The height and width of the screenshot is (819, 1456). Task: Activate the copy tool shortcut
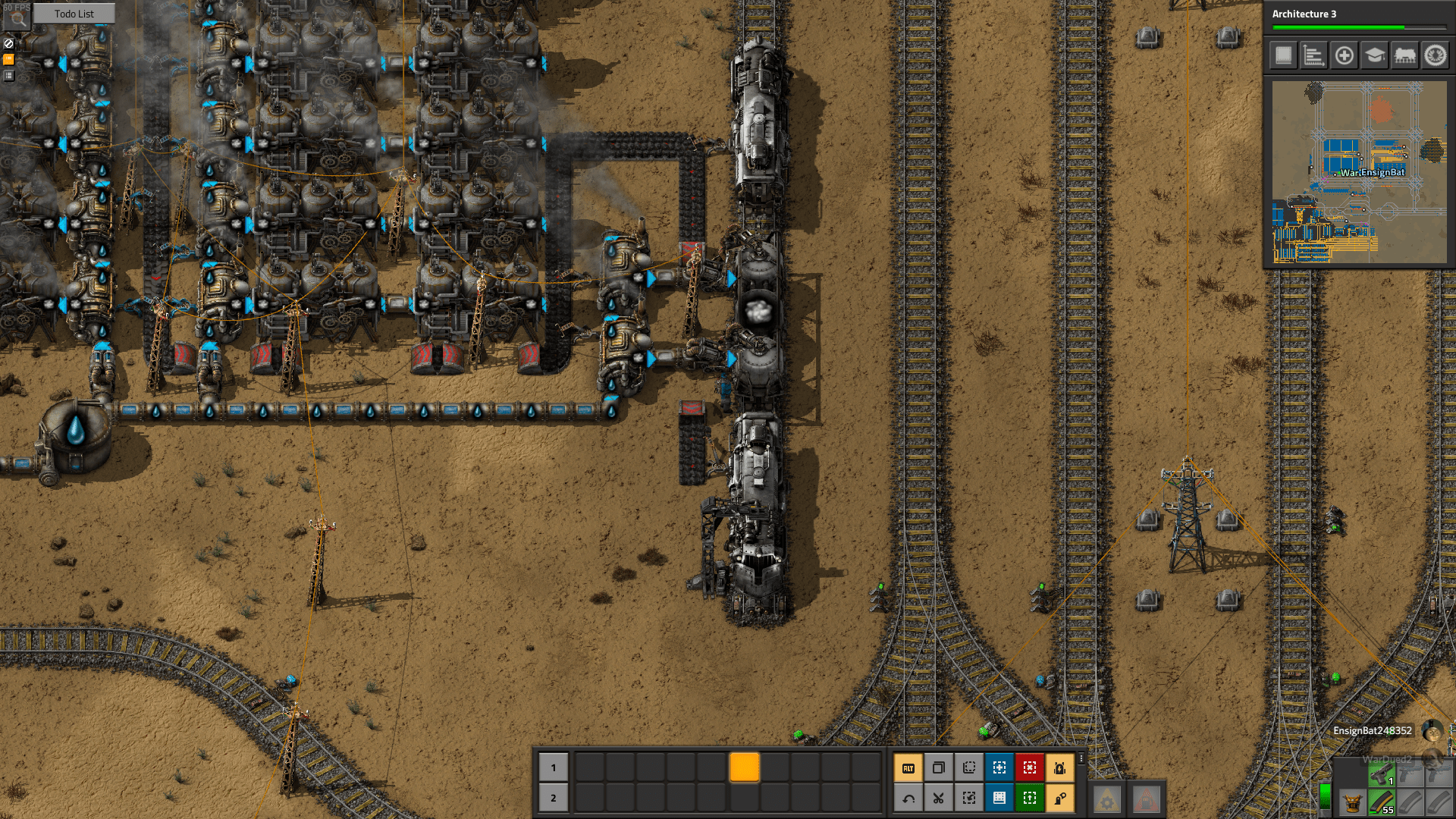point(938,768)
